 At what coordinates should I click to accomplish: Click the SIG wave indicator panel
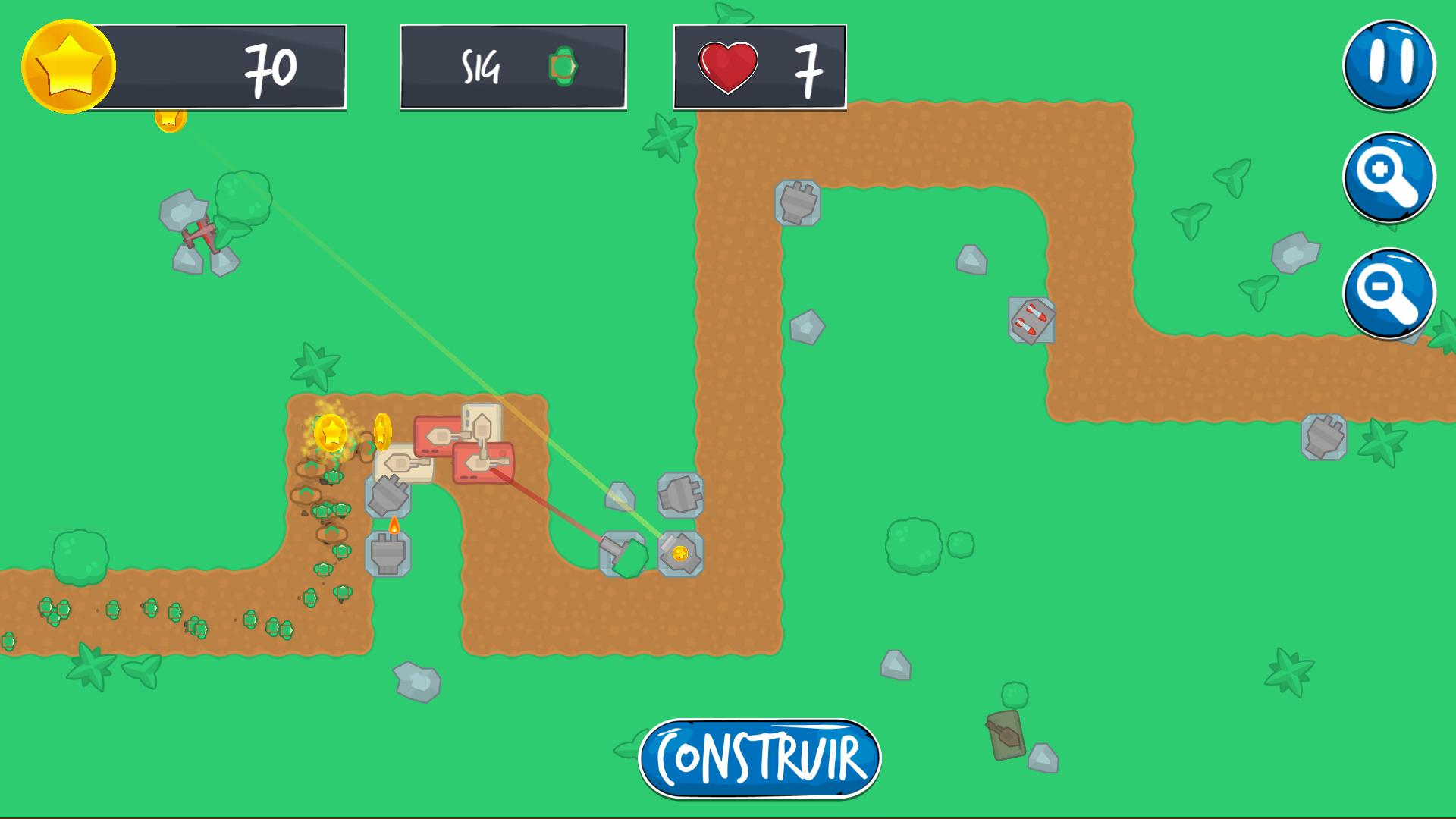[x=512, y=67]
